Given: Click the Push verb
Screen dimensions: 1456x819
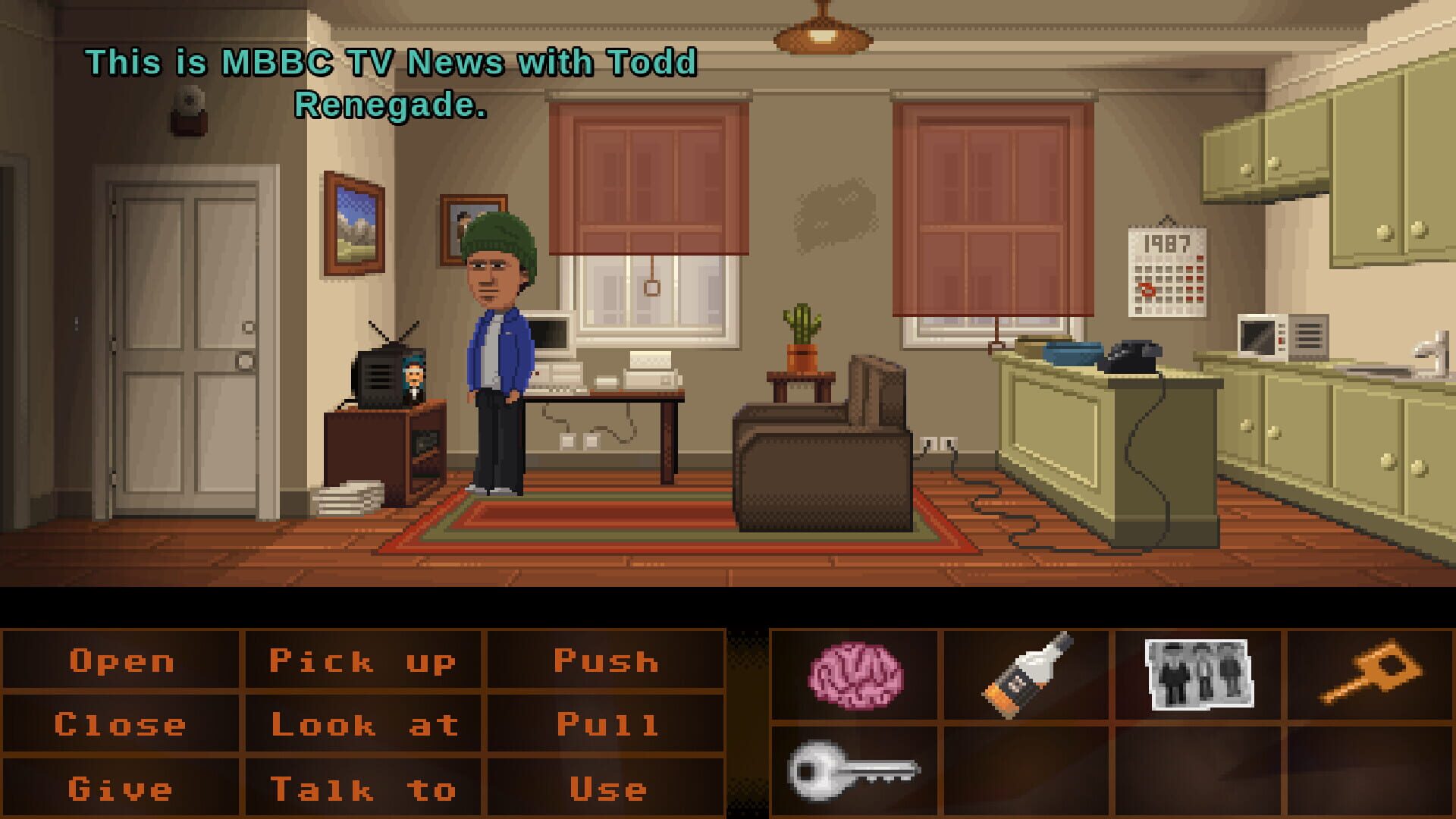Looking at the screenshot, I should (x=604, y=661).
